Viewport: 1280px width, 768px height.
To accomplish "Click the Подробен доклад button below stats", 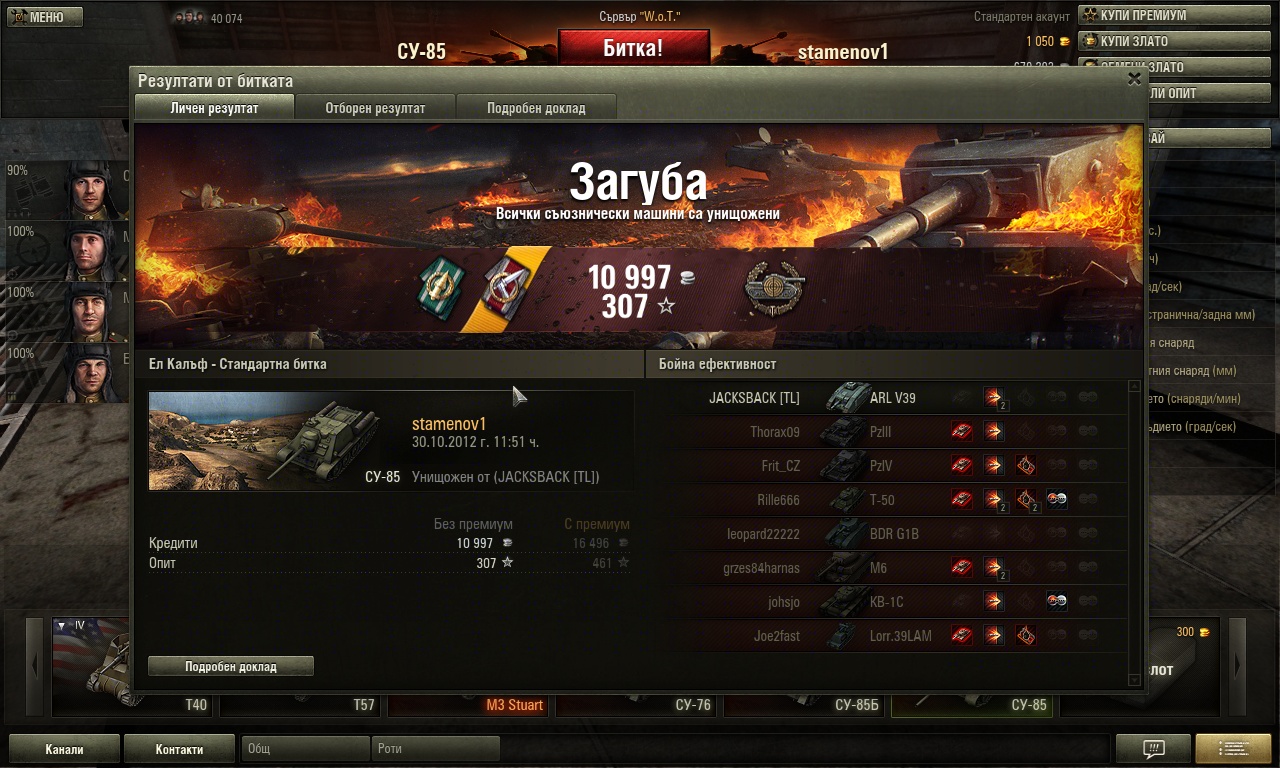I will [x=231, y=666].
